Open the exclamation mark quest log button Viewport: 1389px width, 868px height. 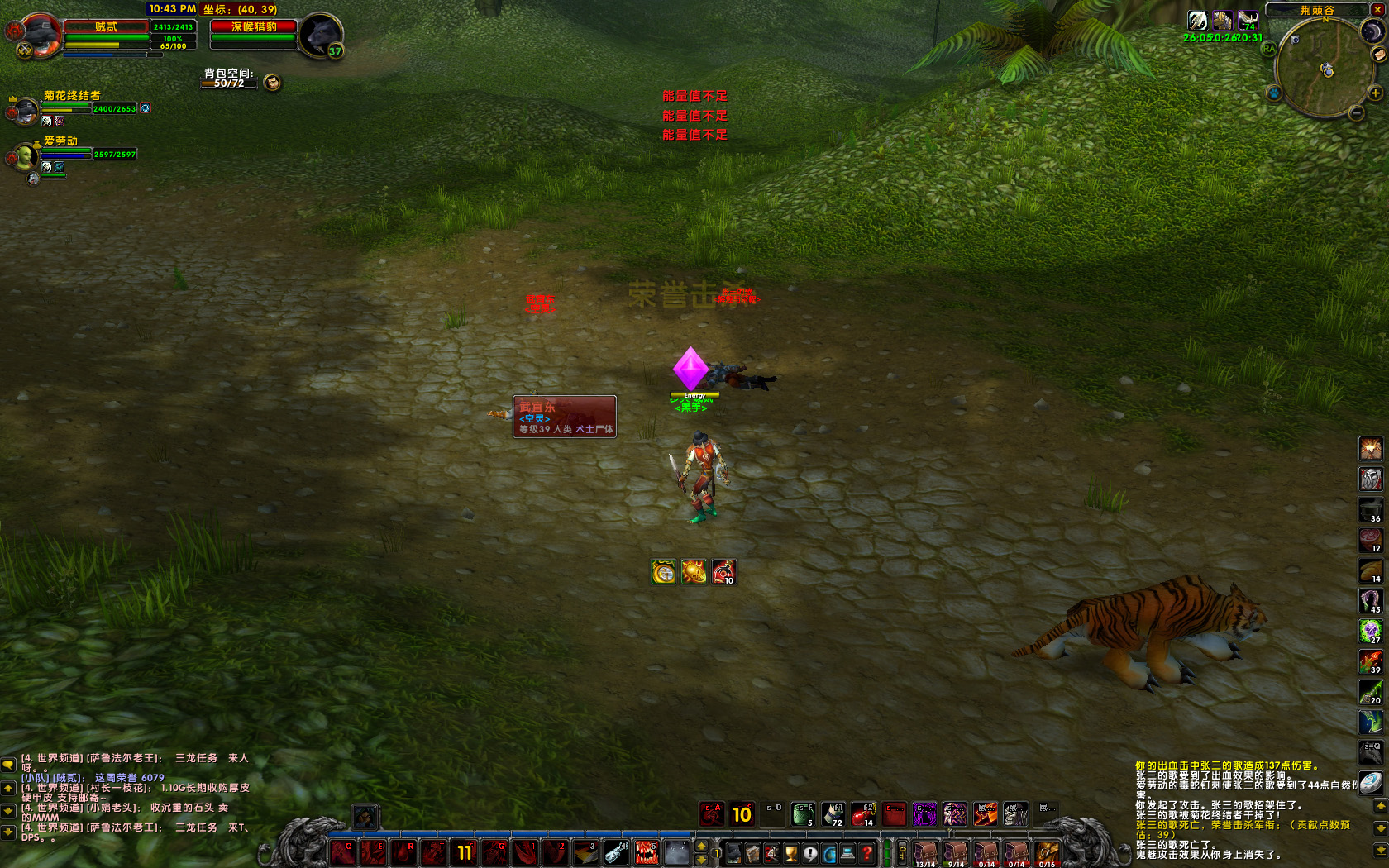810,853
